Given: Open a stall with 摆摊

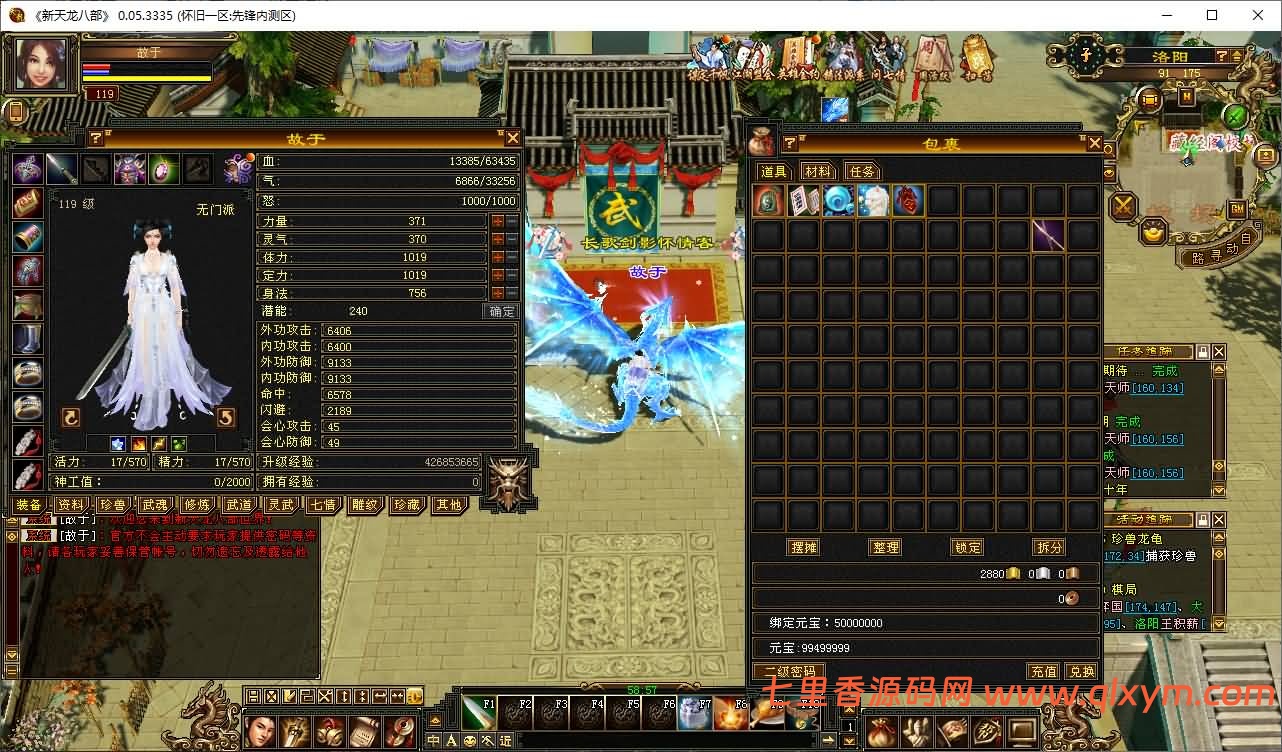Looking at the screenshot, I should click(x=804, y=547).
